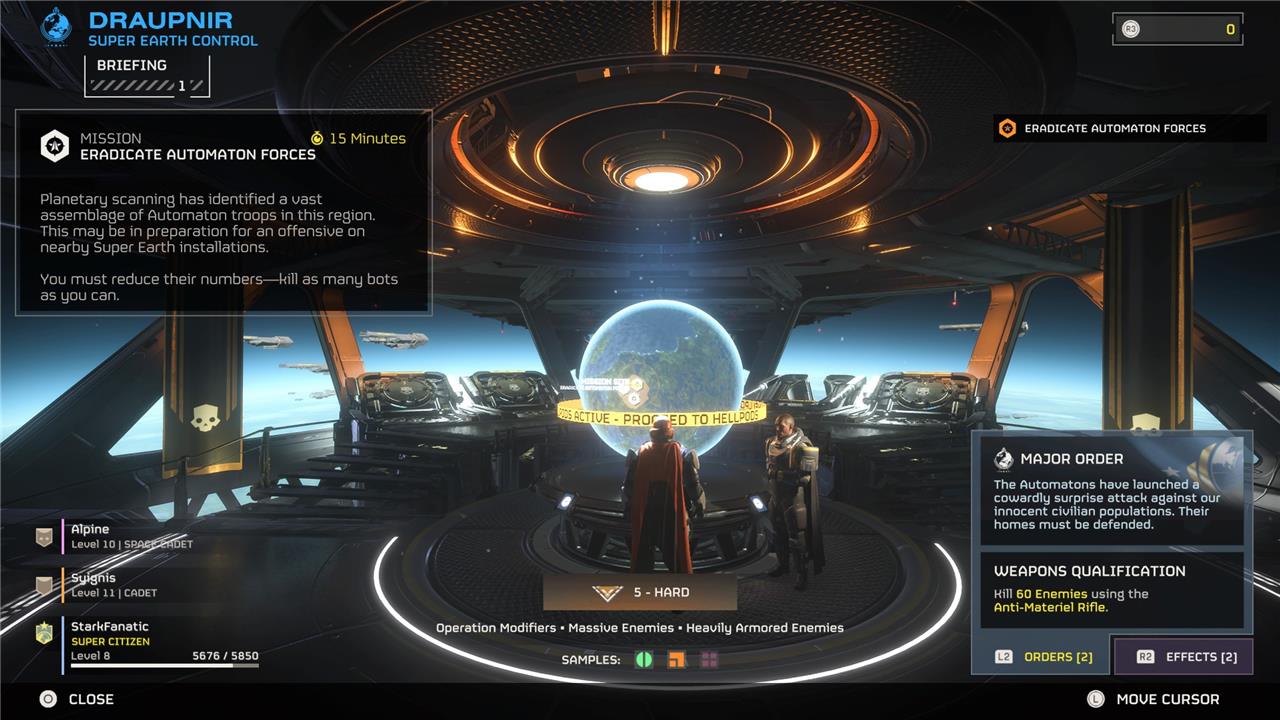View the Weapons Qualification order
1280x720 pixels.
point(1111,589)
